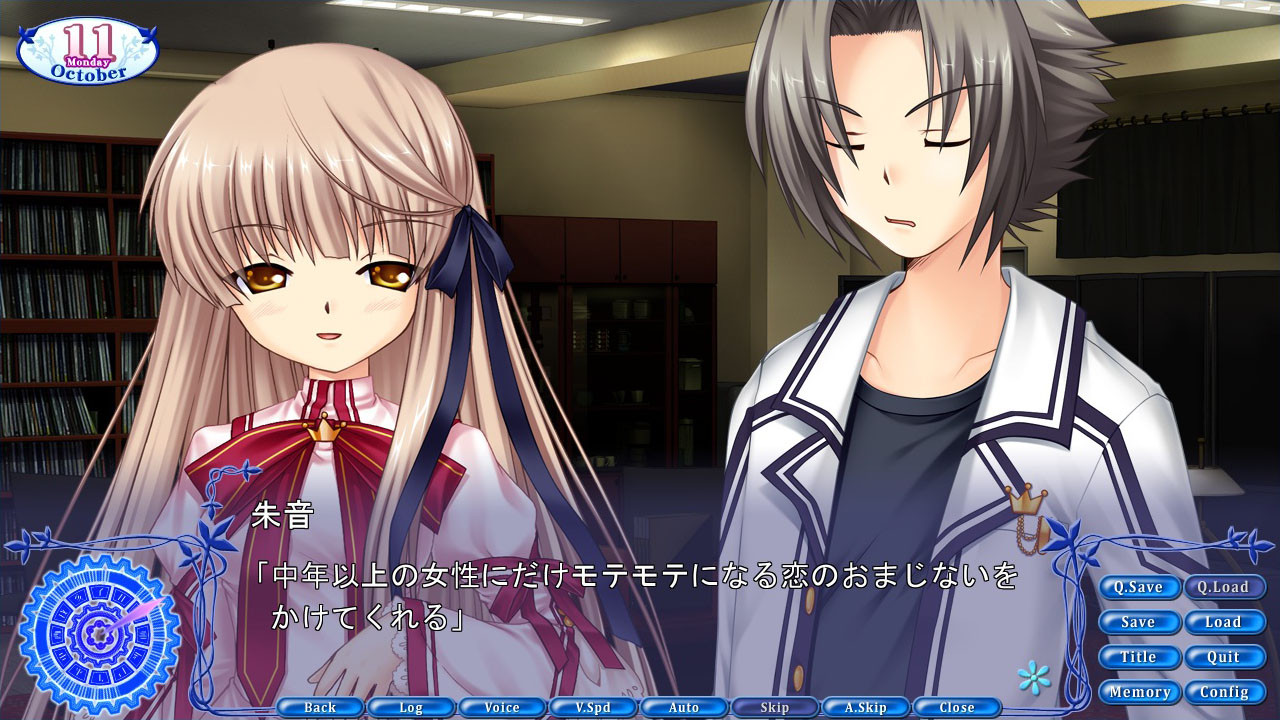The width and height of the screenshot is (1280, 720).
Task: Close the message window
Action: (x=955, y=706)
